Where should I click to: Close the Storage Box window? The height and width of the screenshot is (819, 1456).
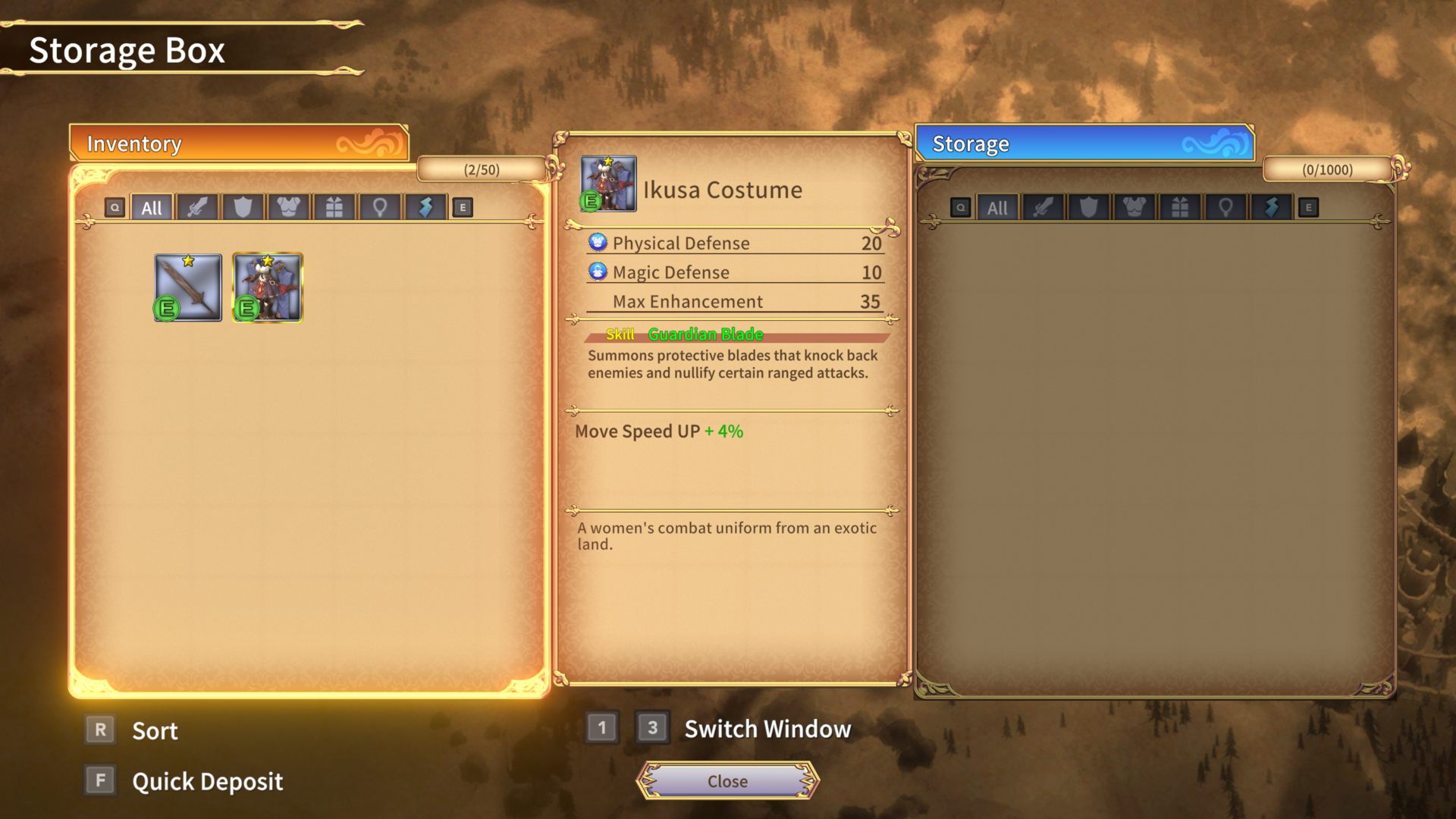click(727, 781)
